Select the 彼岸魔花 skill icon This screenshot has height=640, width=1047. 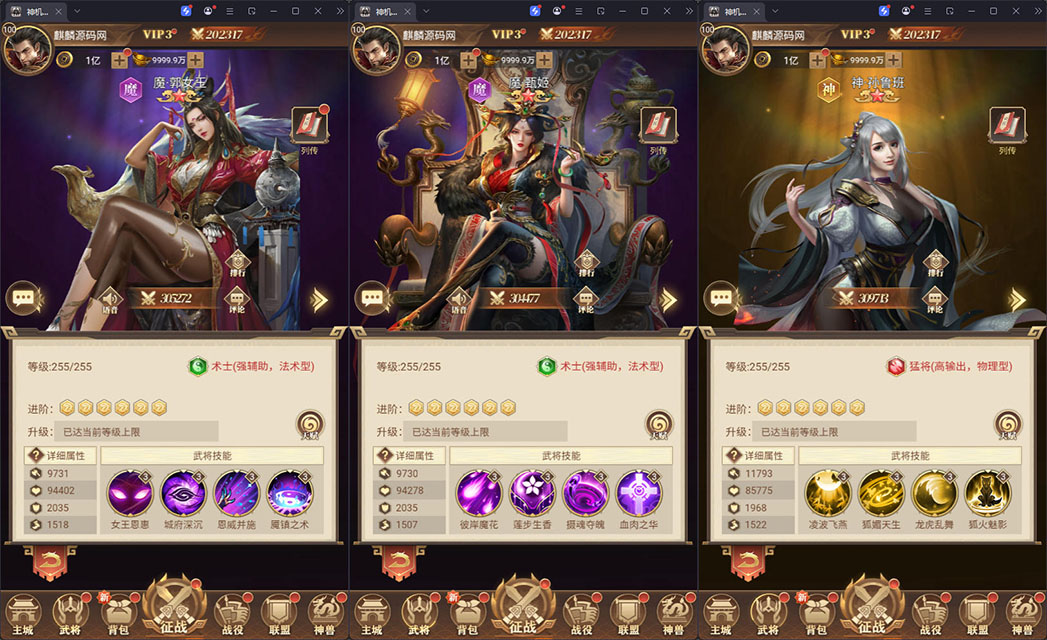point(479,492)
